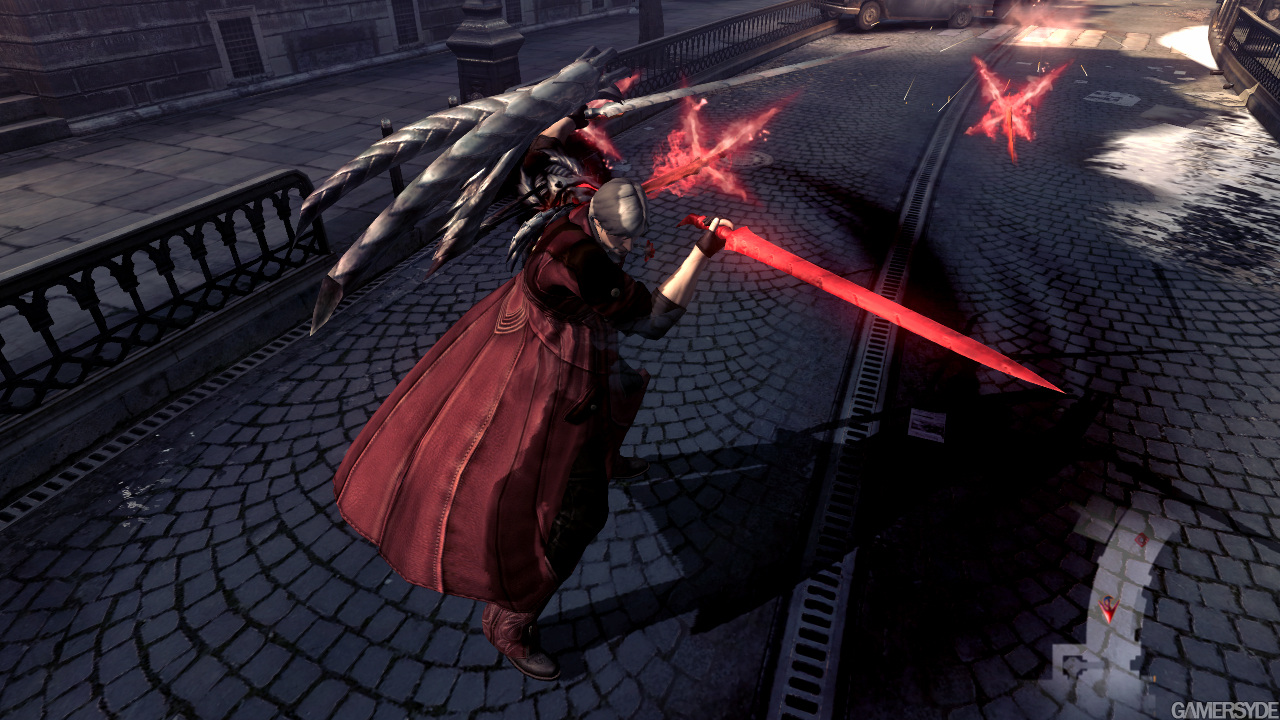The height and width of the screenshot is (720, 1280).
Task: Click the red diamond marker on minimap
Action: click(x=1141, y=540)
